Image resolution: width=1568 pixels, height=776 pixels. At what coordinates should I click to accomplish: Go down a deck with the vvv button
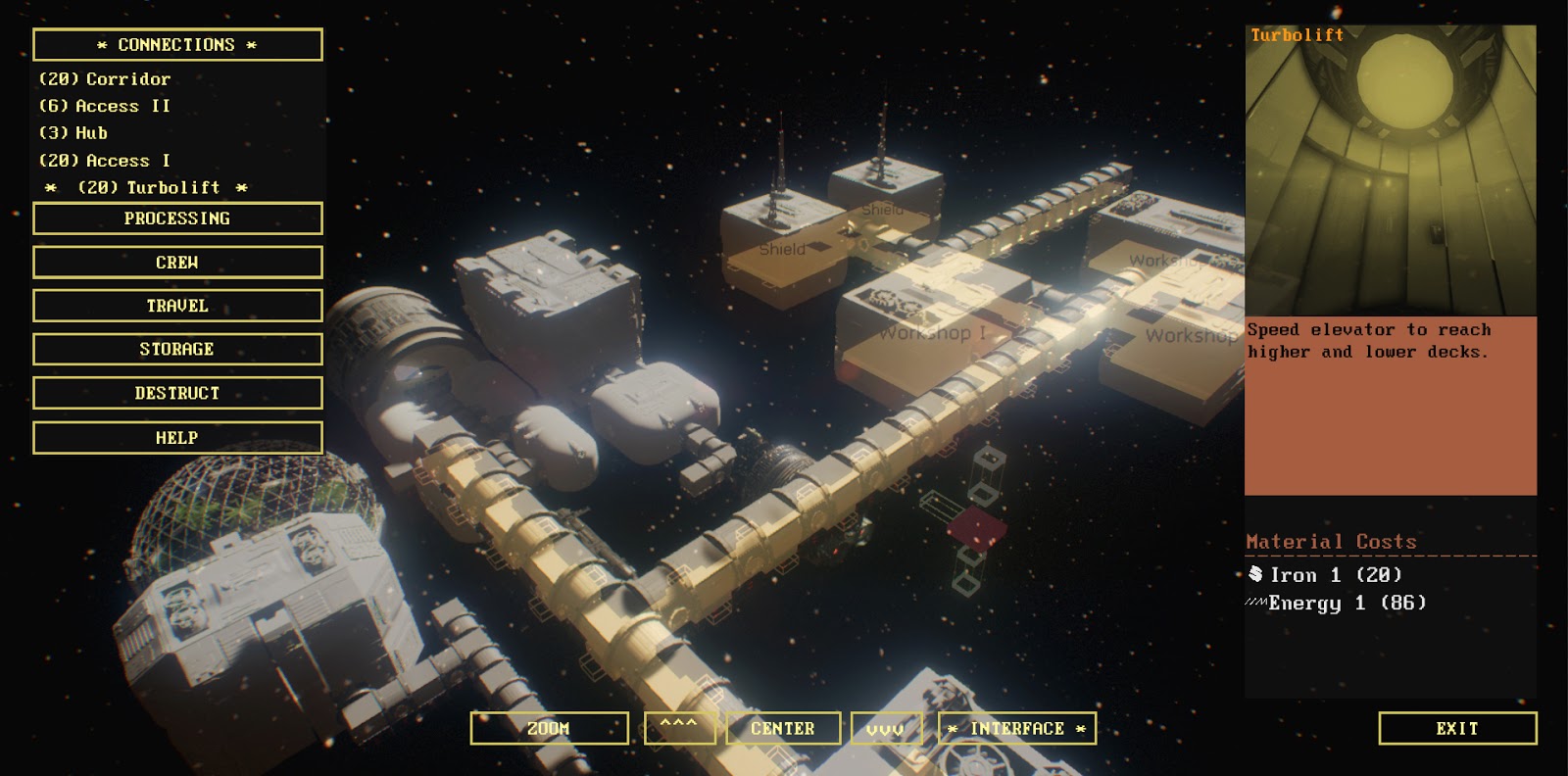click(x=886, y=728)
